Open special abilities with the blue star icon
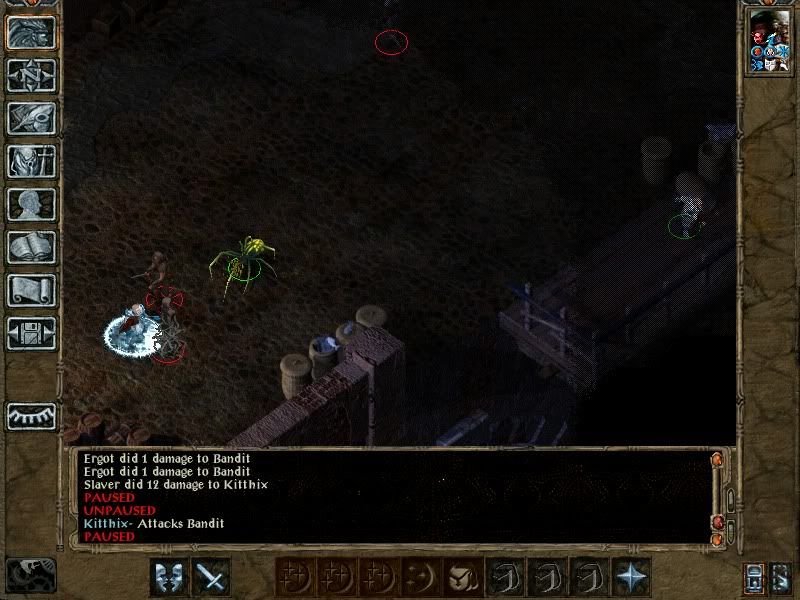Viewport: 800px width, 600px height. (x=631, y=577)
